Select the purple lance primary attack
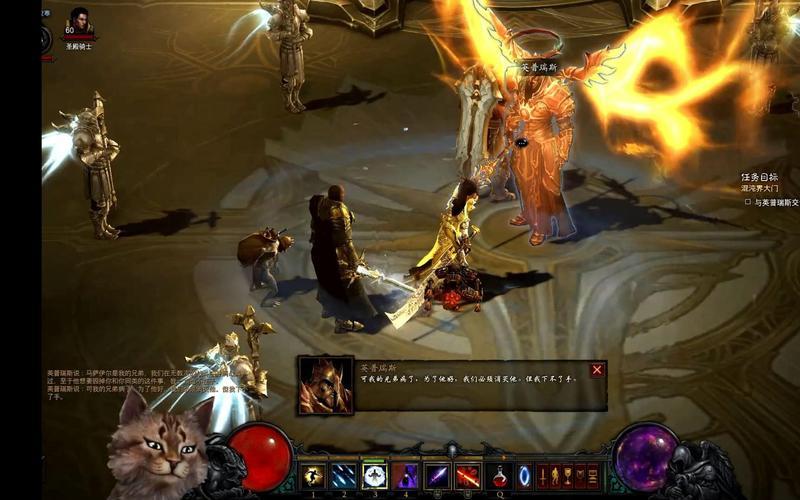The height and width of the screenshot is (500, 800). [437, 476]
